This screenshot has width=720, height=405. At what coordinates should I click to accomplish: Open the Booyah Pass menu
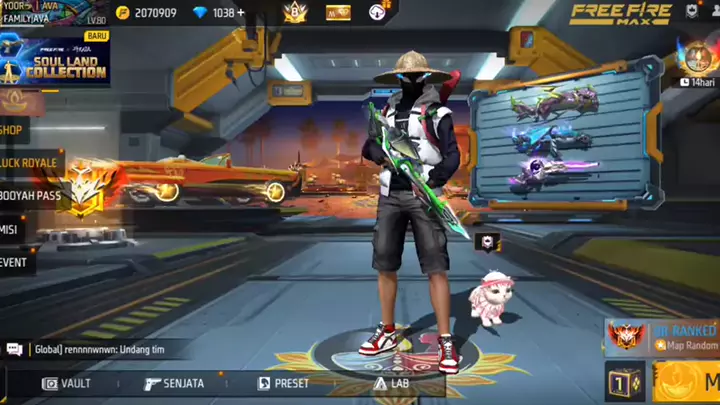(32, 196)
